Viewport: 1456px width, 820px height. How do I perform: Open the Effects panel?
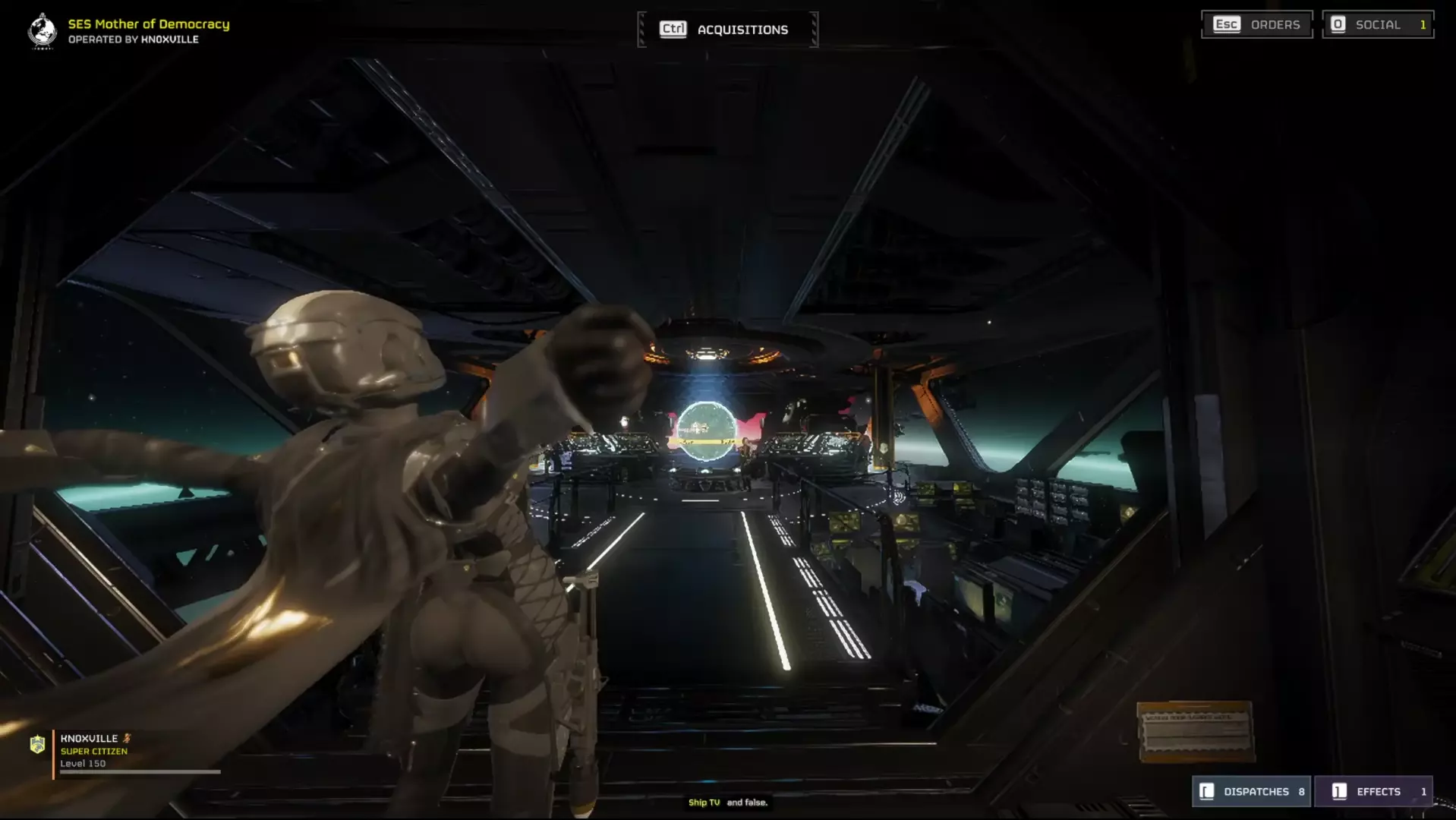[1373, 791]
